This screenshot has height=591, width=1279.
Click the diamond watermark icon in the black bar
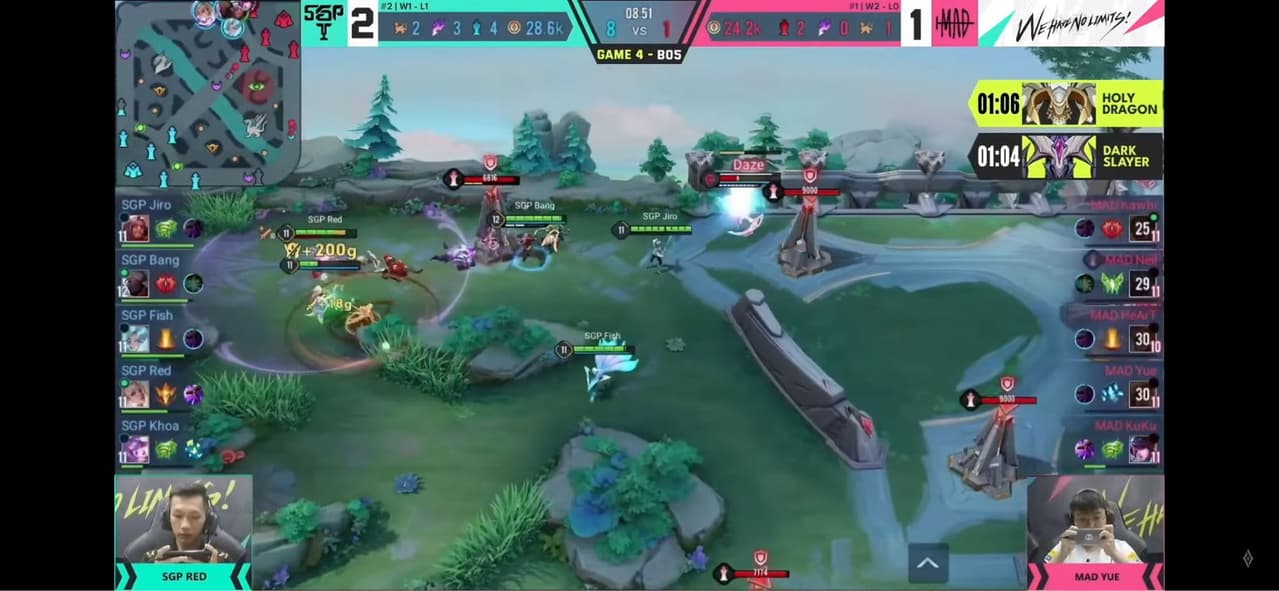pyautogui.click(x=1247, y=558)
